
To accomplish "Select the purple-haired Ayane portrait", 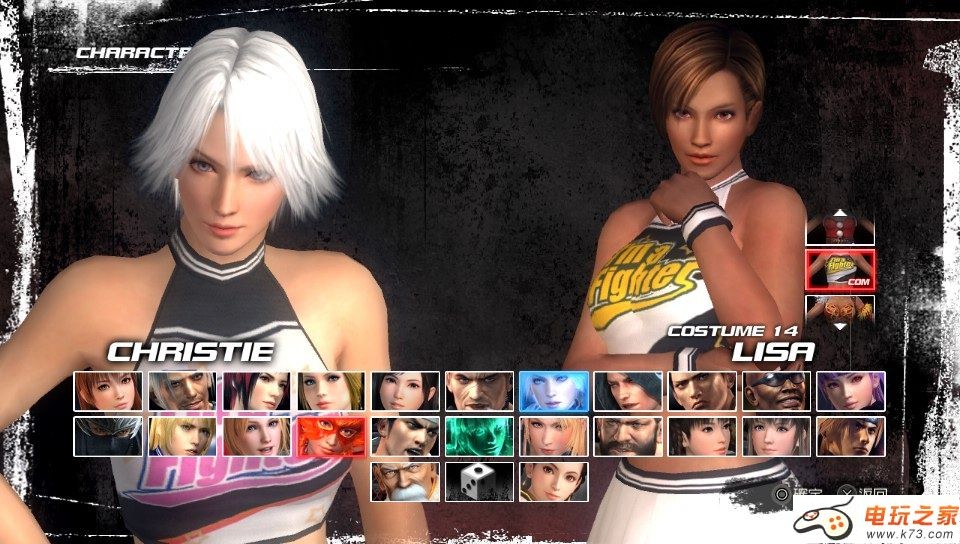I will pyautogui.click(x=850, y=391).
